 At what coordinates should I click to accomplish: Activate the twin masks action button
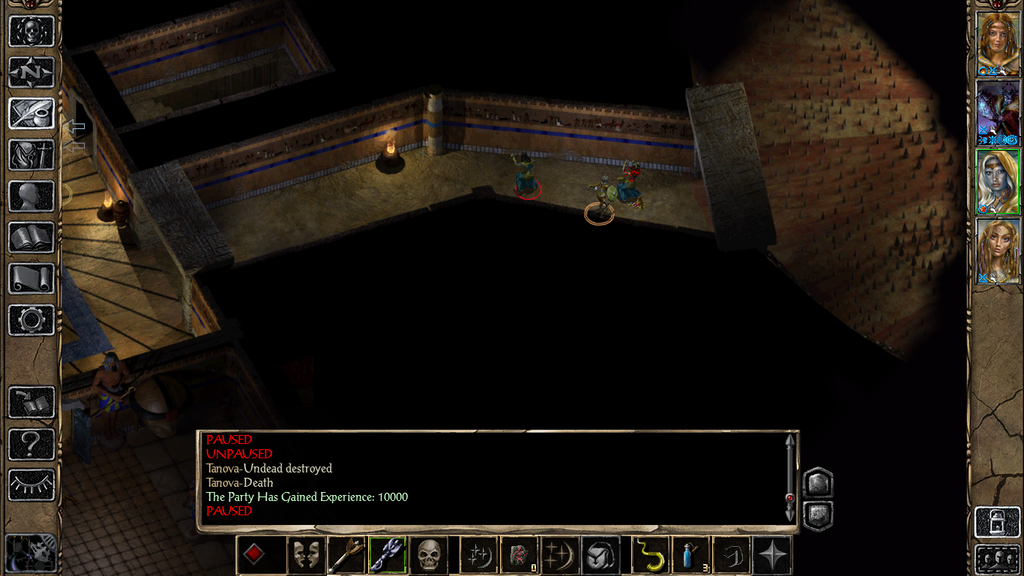point(305,555)
